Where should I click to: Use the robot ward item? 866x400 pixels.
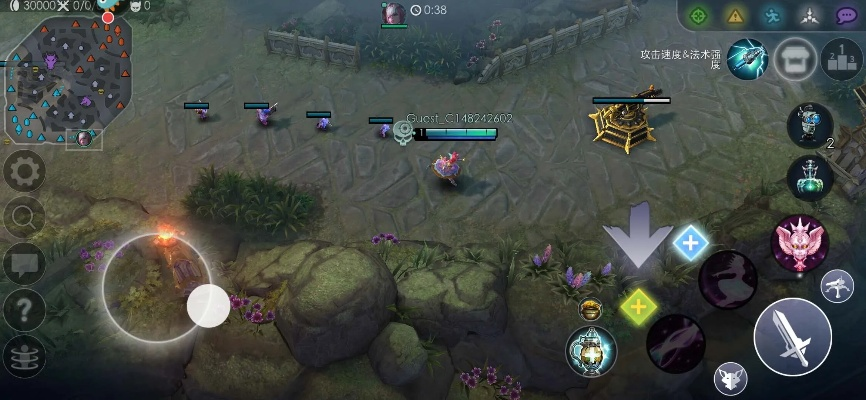click(809, 123)
